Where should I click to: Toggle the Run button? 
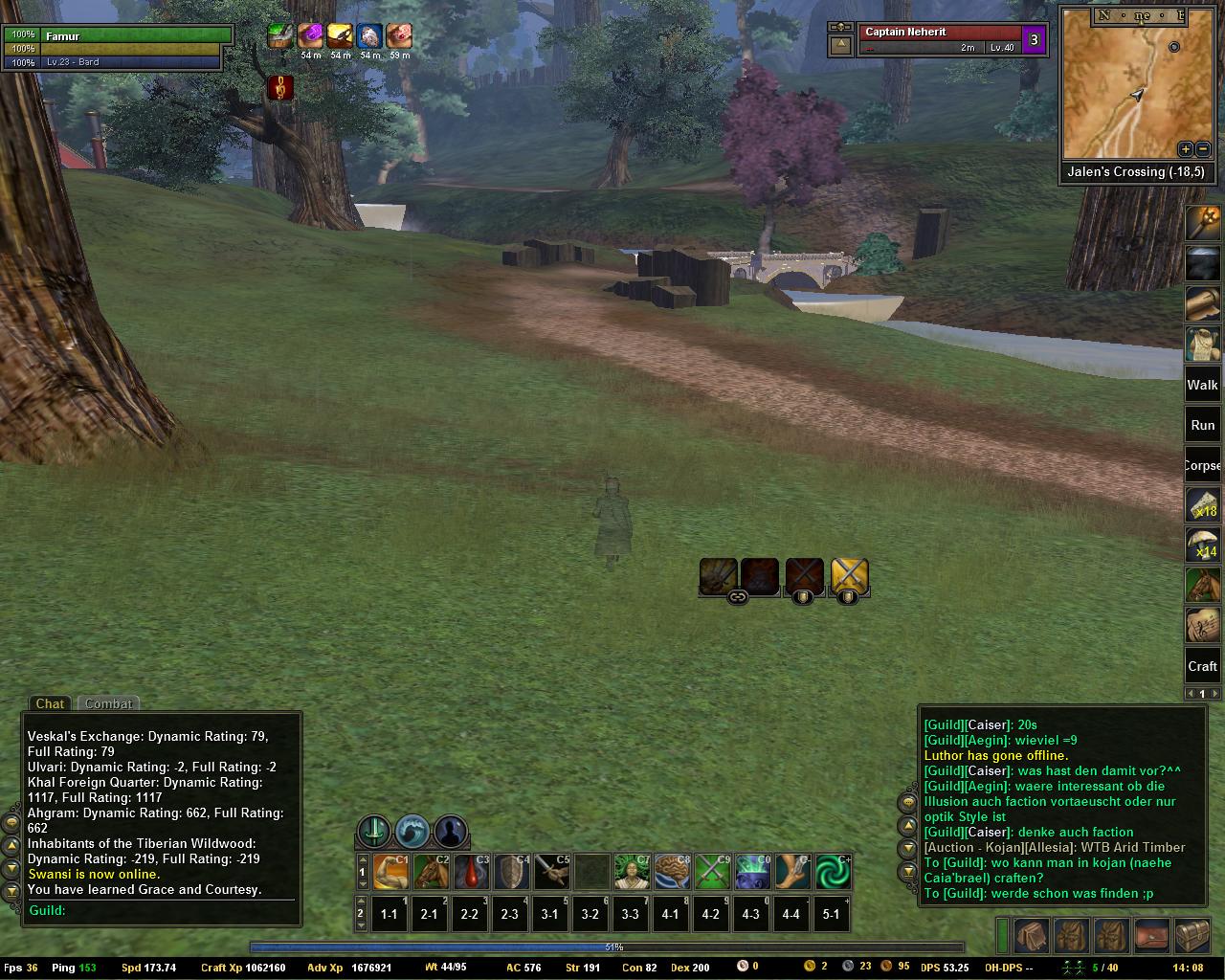pyautogui.click(x=1202, y=425)
